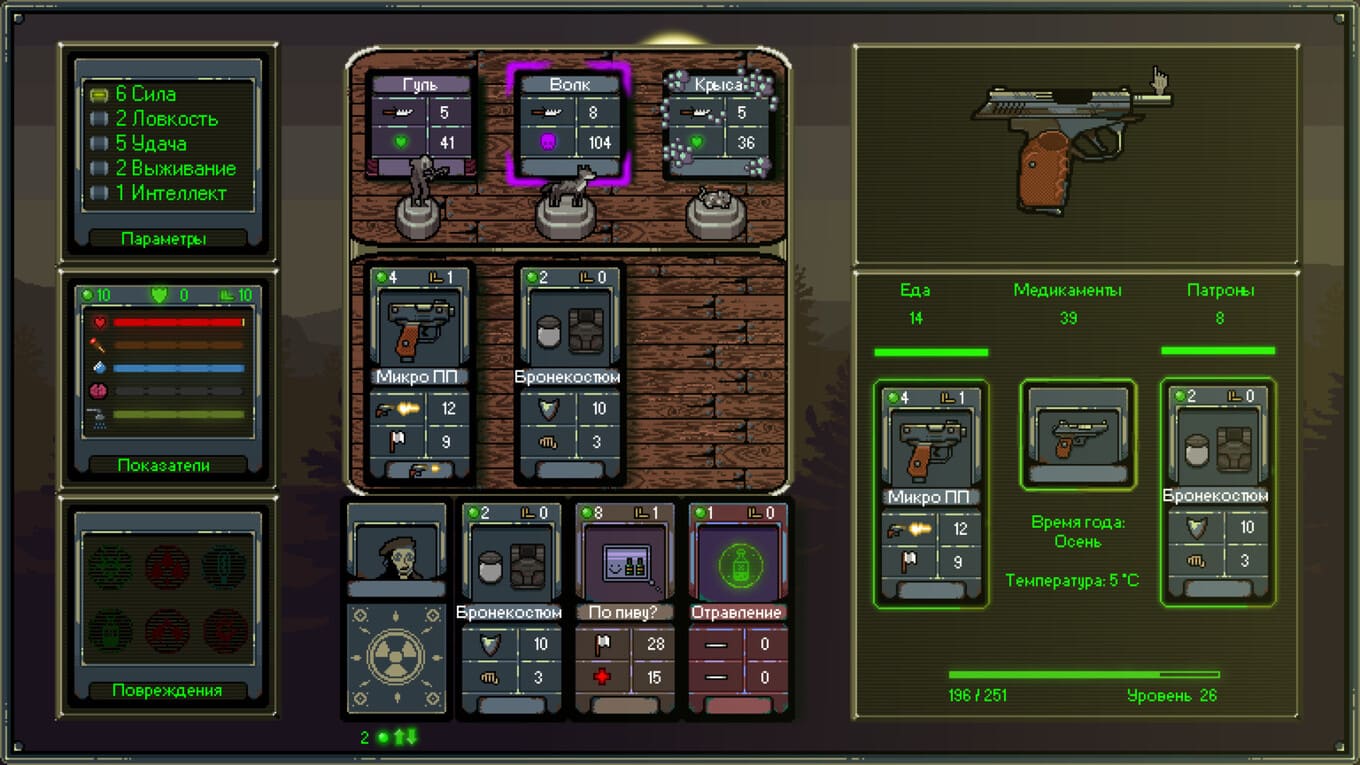Select the Удача stat row
This screenshot has width=1360, height=765.
click(150, 143)
